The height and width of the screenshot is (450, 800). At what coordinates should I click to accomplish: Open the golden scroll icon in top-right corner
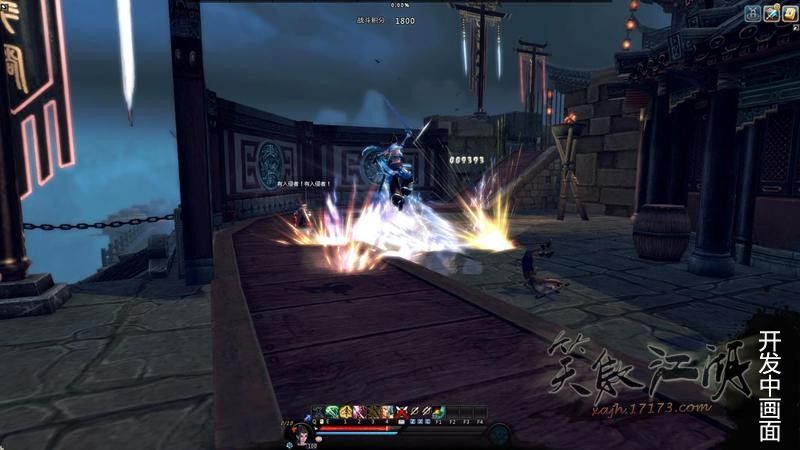tap(788, 12)
